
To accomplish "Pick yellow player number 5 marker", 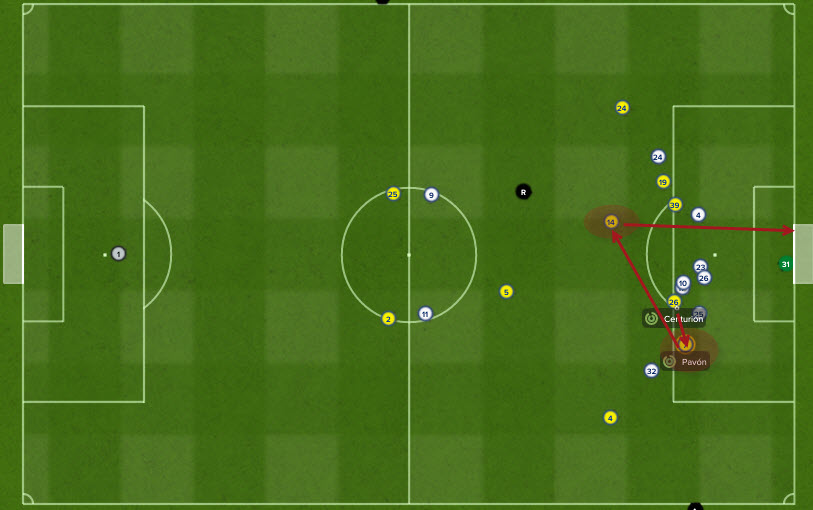I will pyautogui.click(x=506, y=291).
